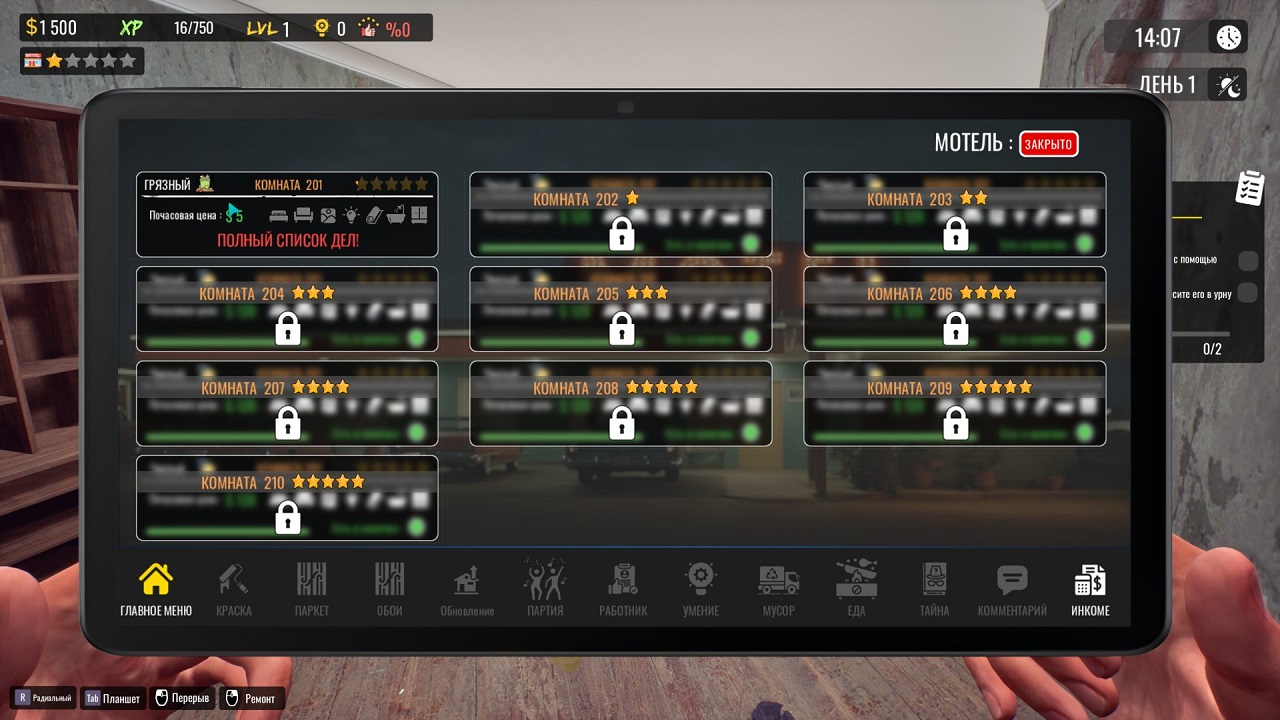Open the КРАСКА paint tab

pos(234,588)
